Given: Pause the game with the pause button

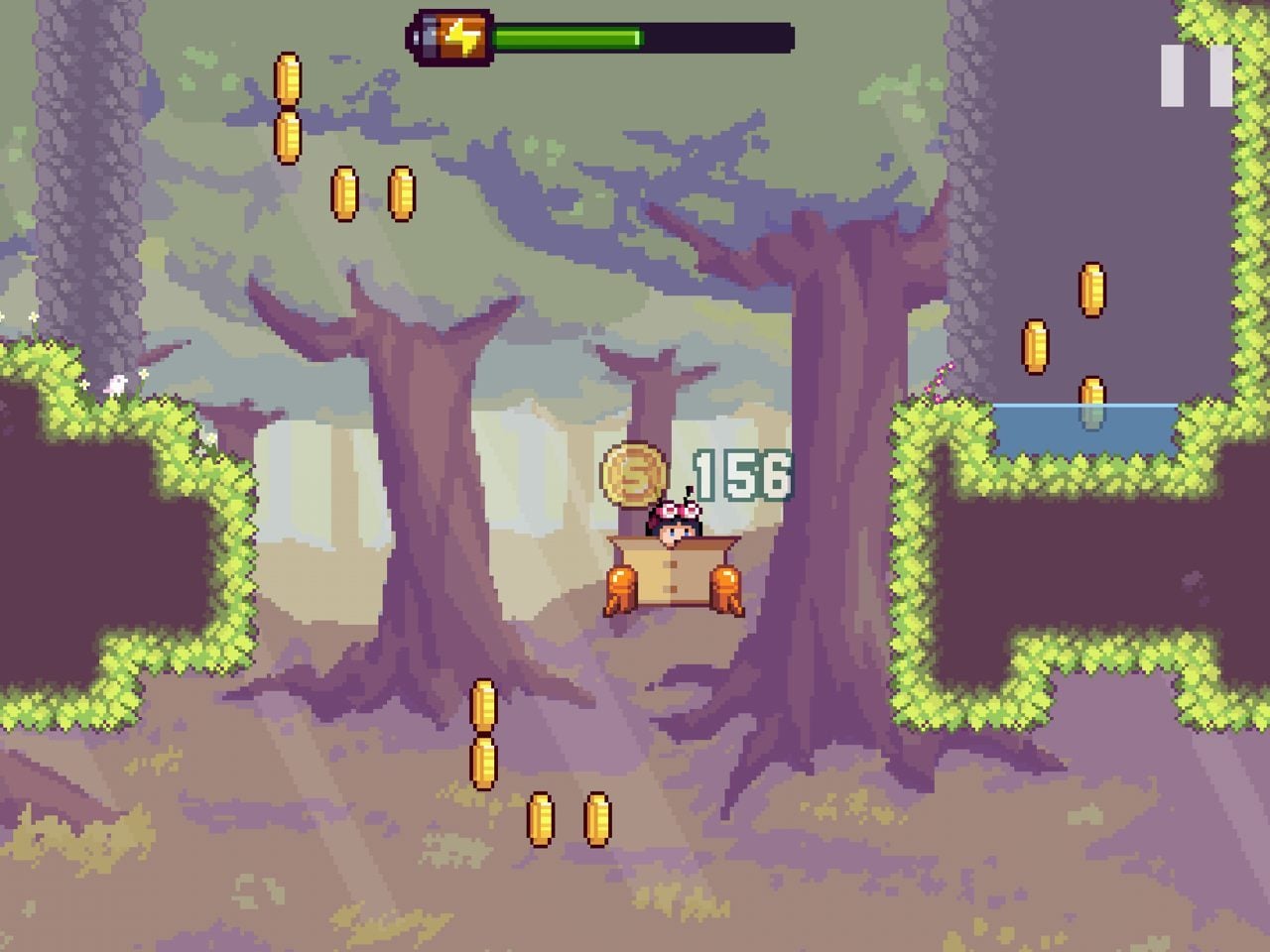Looking at the screenshot, I should tap(1197, 75).
